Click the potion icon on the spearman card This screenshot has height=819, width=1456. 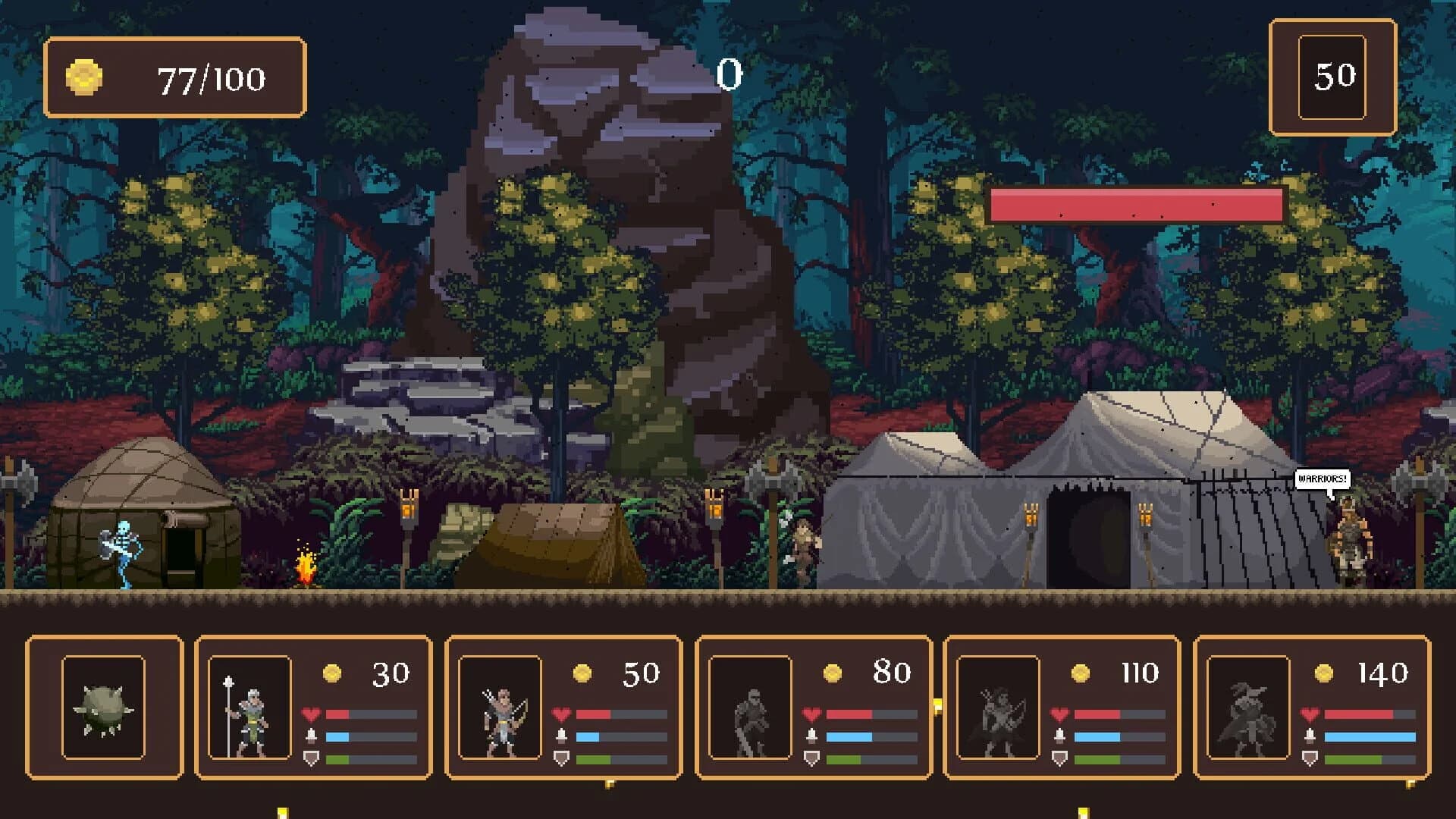(x=309, y=734)
